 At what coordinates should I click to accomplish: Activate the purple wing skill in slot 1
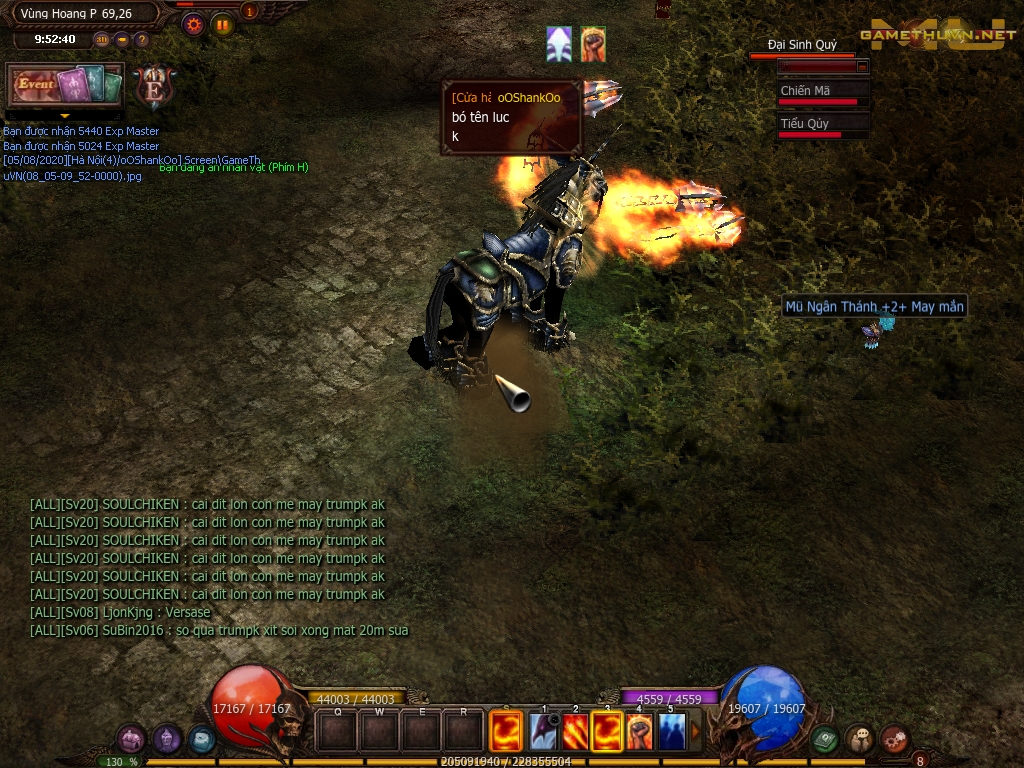pyautogui.click(x=544, y=731)
